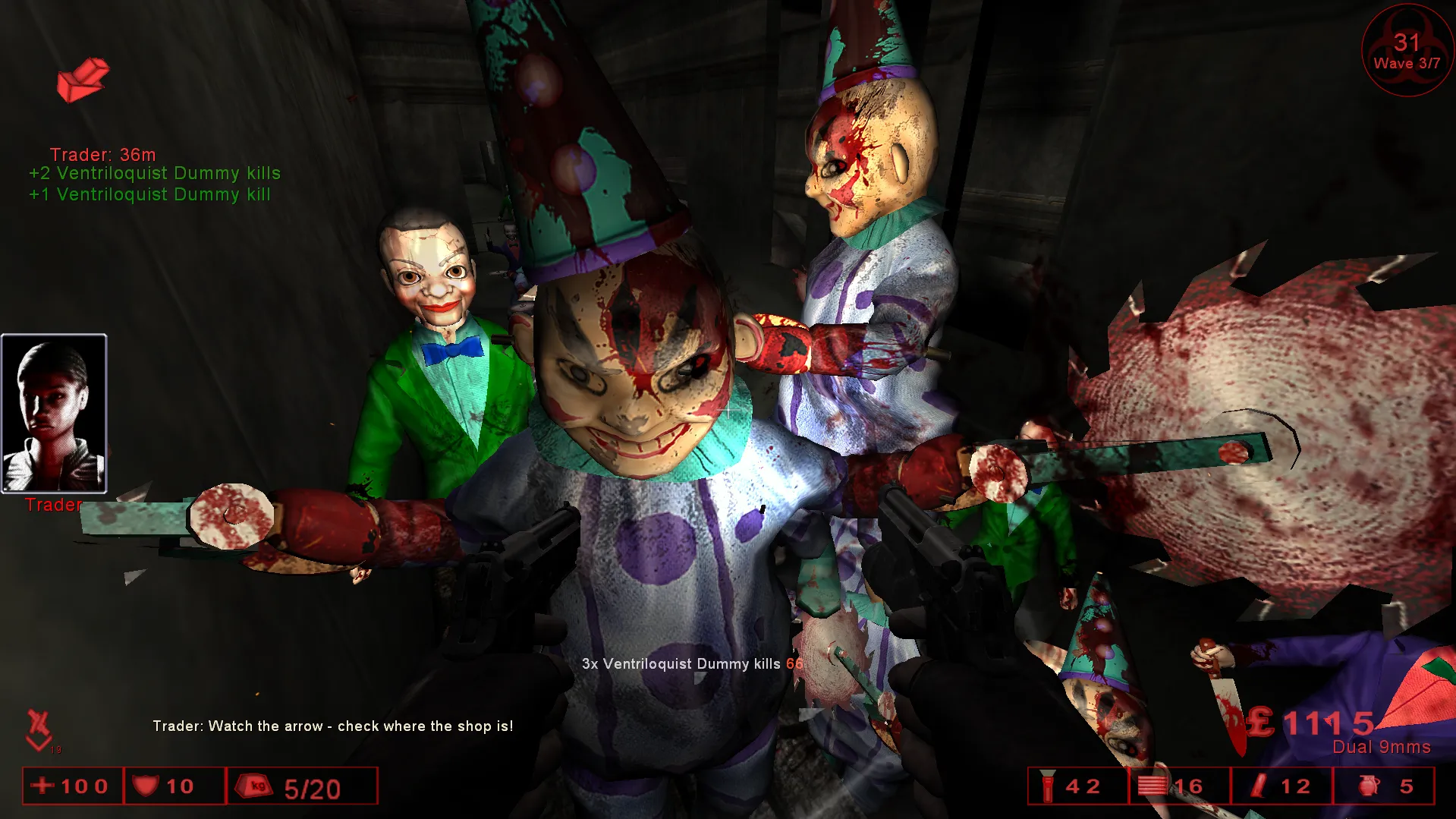Click the red trader direction arrow
The width and height of the screenshot is (1456, 819).
coord(83,80)
